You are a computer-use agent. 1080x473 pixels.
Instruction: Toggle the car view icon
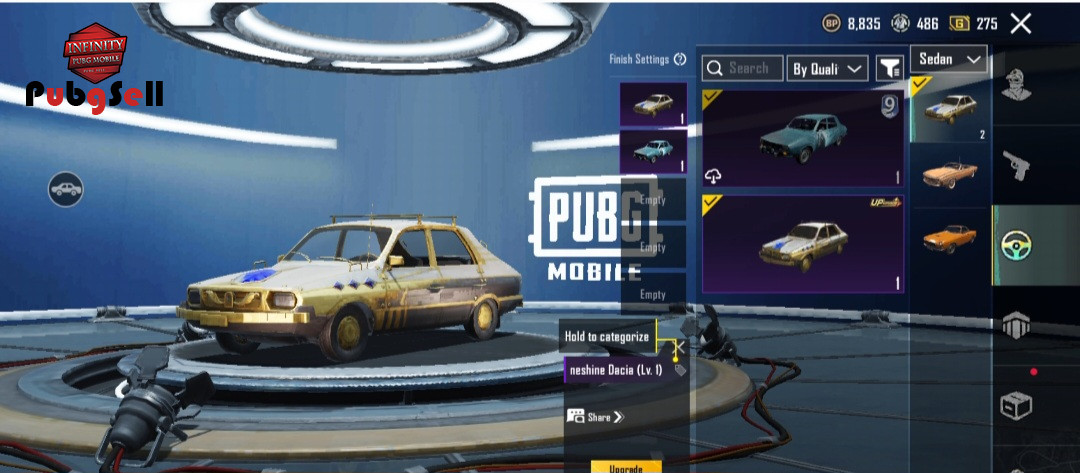point(66,189)
